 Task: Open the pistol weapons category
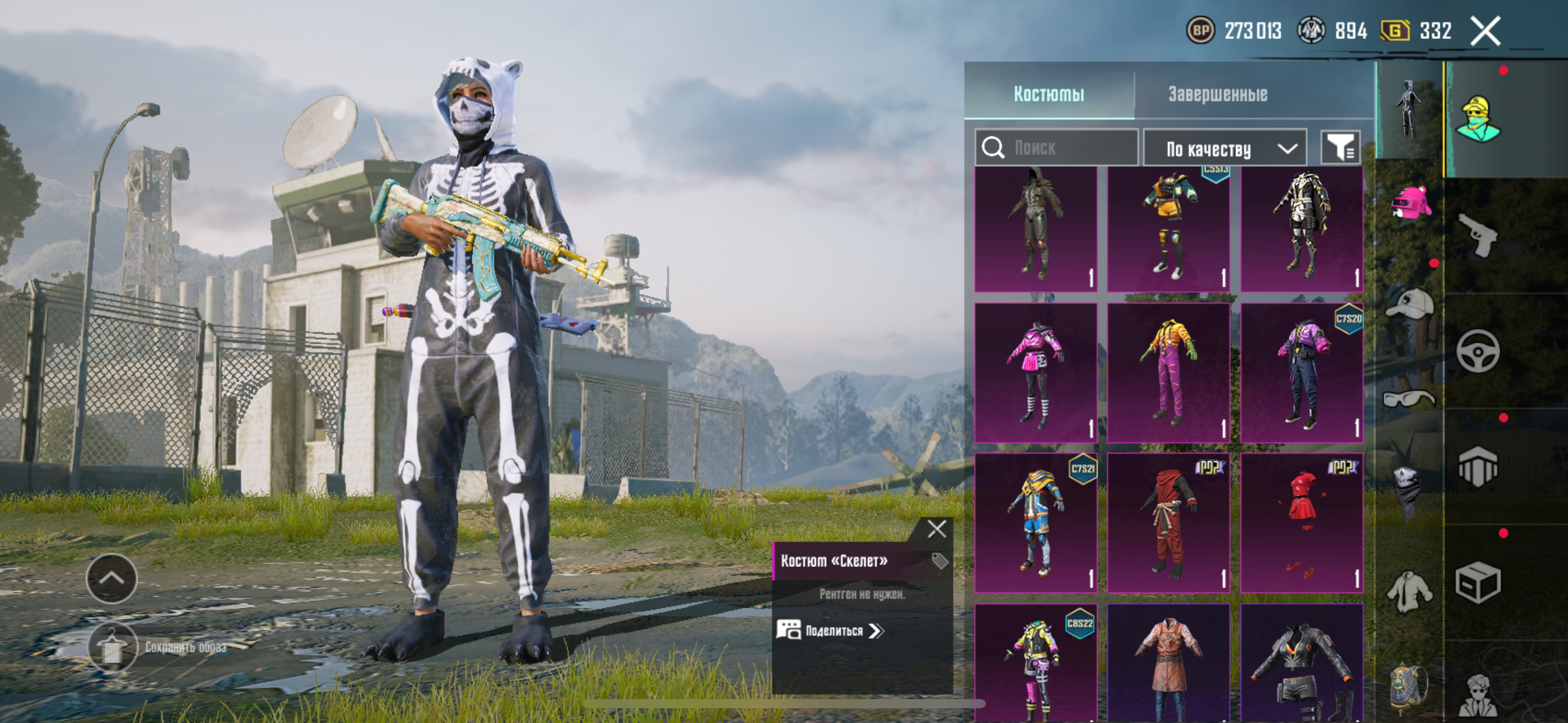[x=1478, y=235]
